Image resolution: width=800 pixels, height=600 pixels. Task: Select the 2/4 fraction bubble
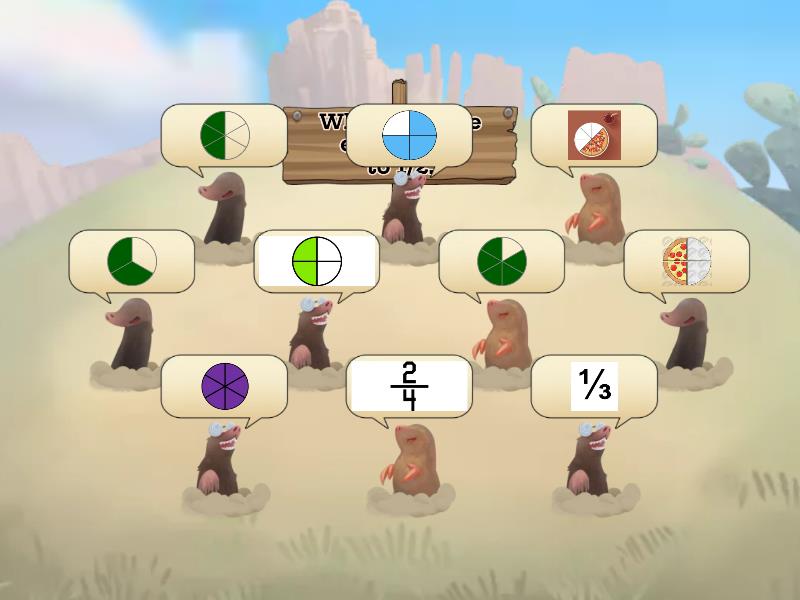pyautogui.click(x=409, y=386)
